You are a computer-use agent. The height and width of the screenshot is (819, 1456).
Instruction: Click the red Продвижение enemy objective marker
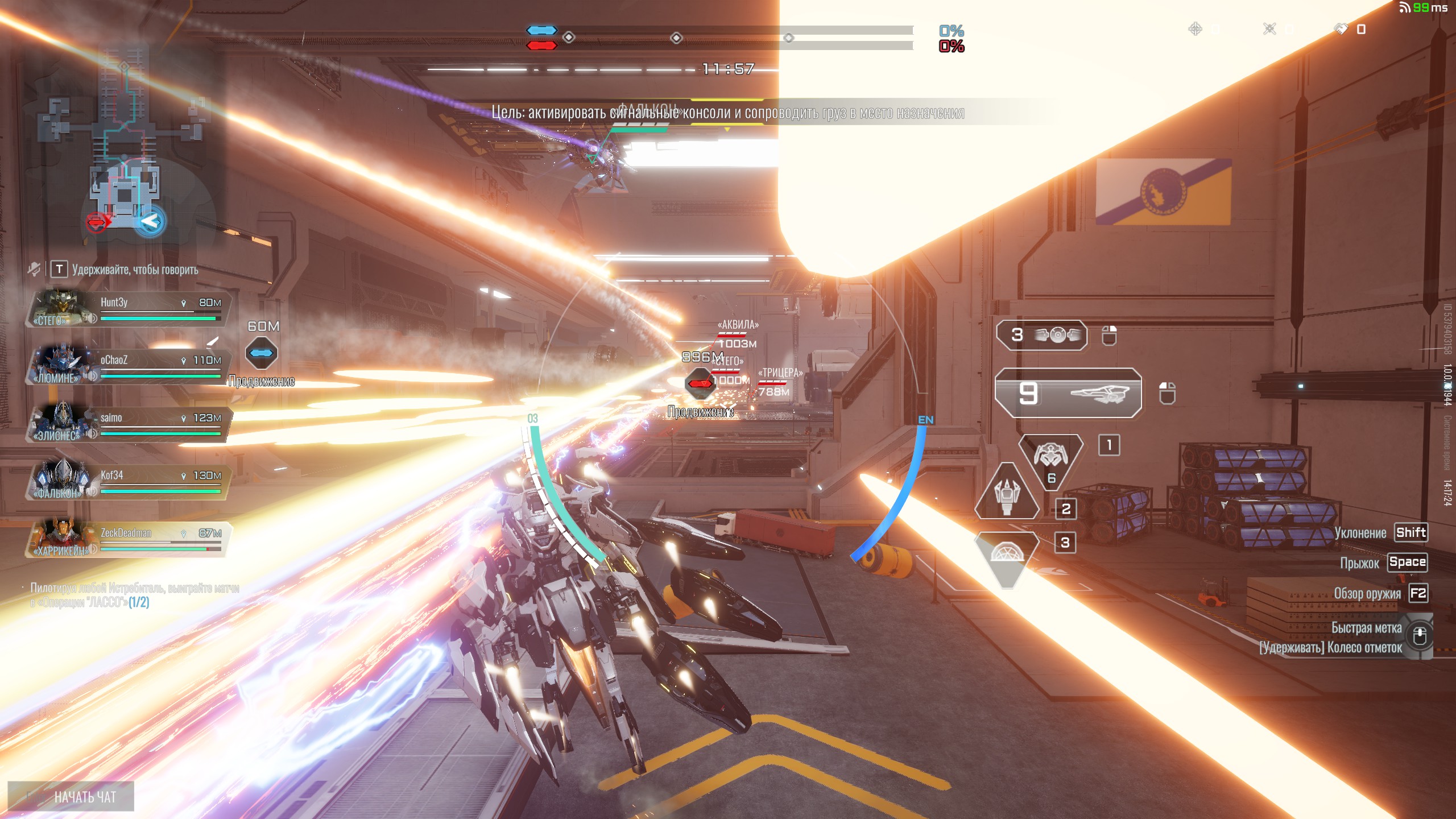click(x=699, y=383)
